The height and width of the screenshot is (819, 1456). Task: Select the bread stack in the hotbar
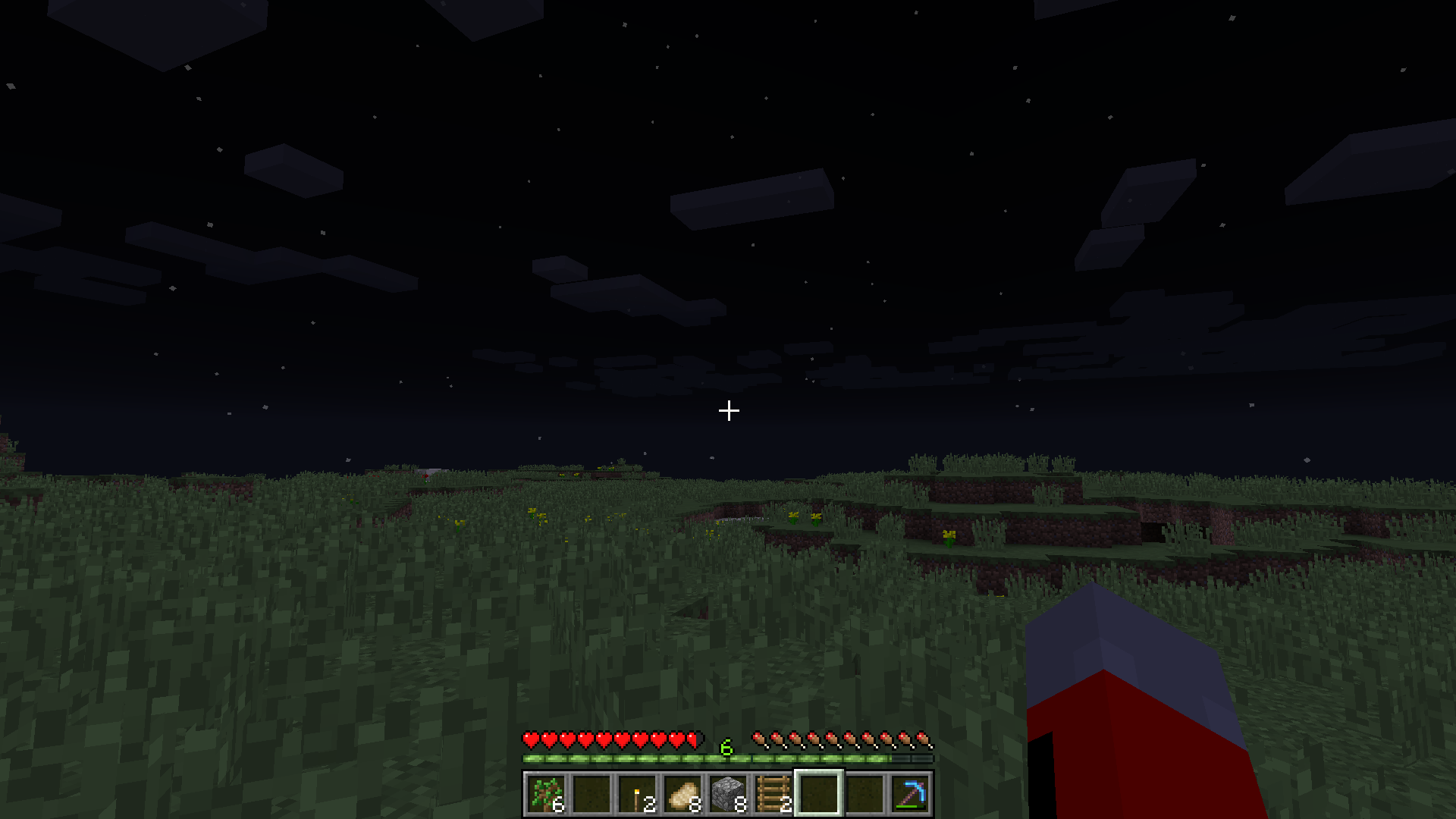click(682, 794)
